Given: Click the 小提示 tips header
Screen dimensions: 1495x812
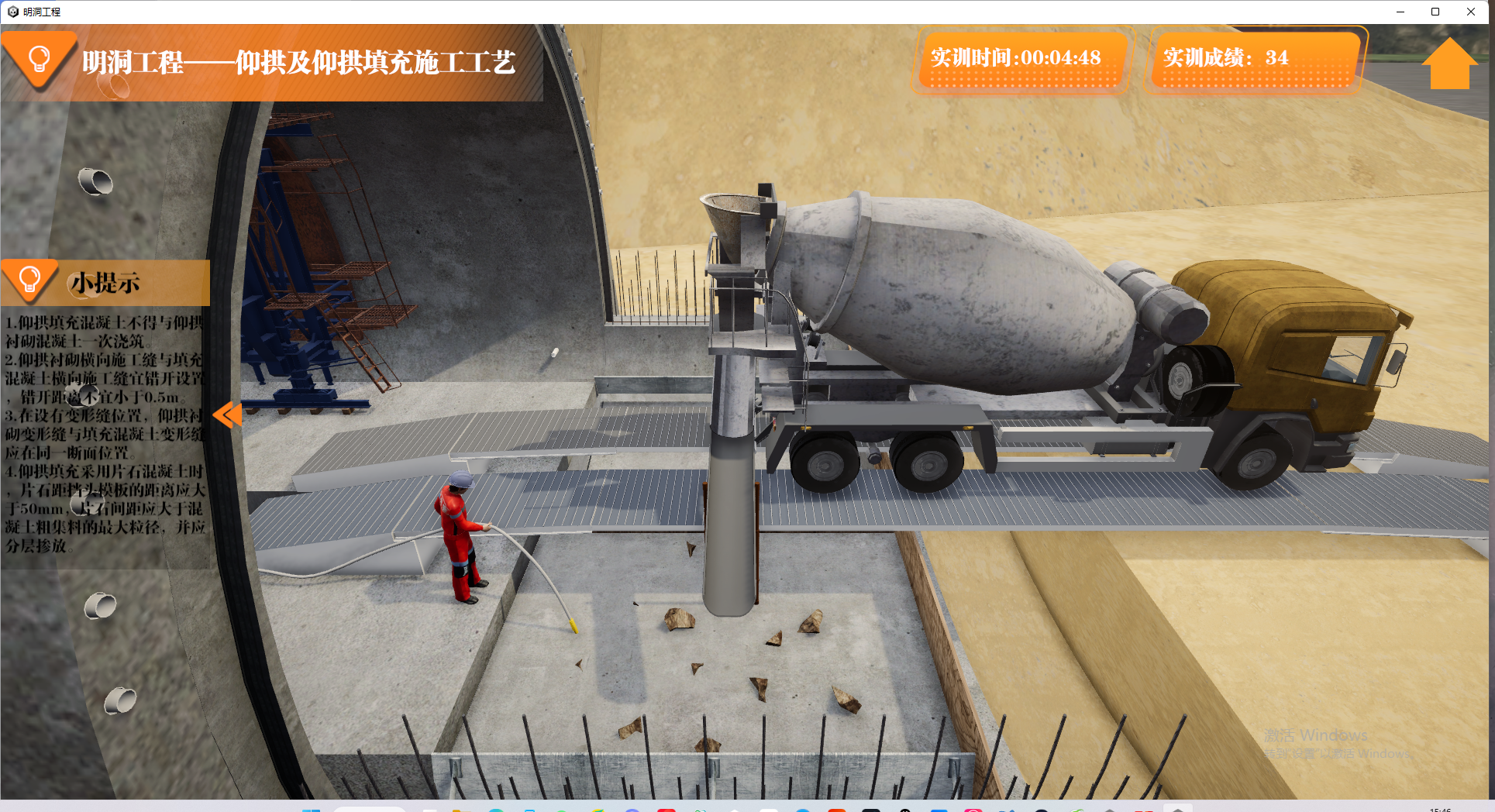Looking at the screenshot, I should [105, 283].
